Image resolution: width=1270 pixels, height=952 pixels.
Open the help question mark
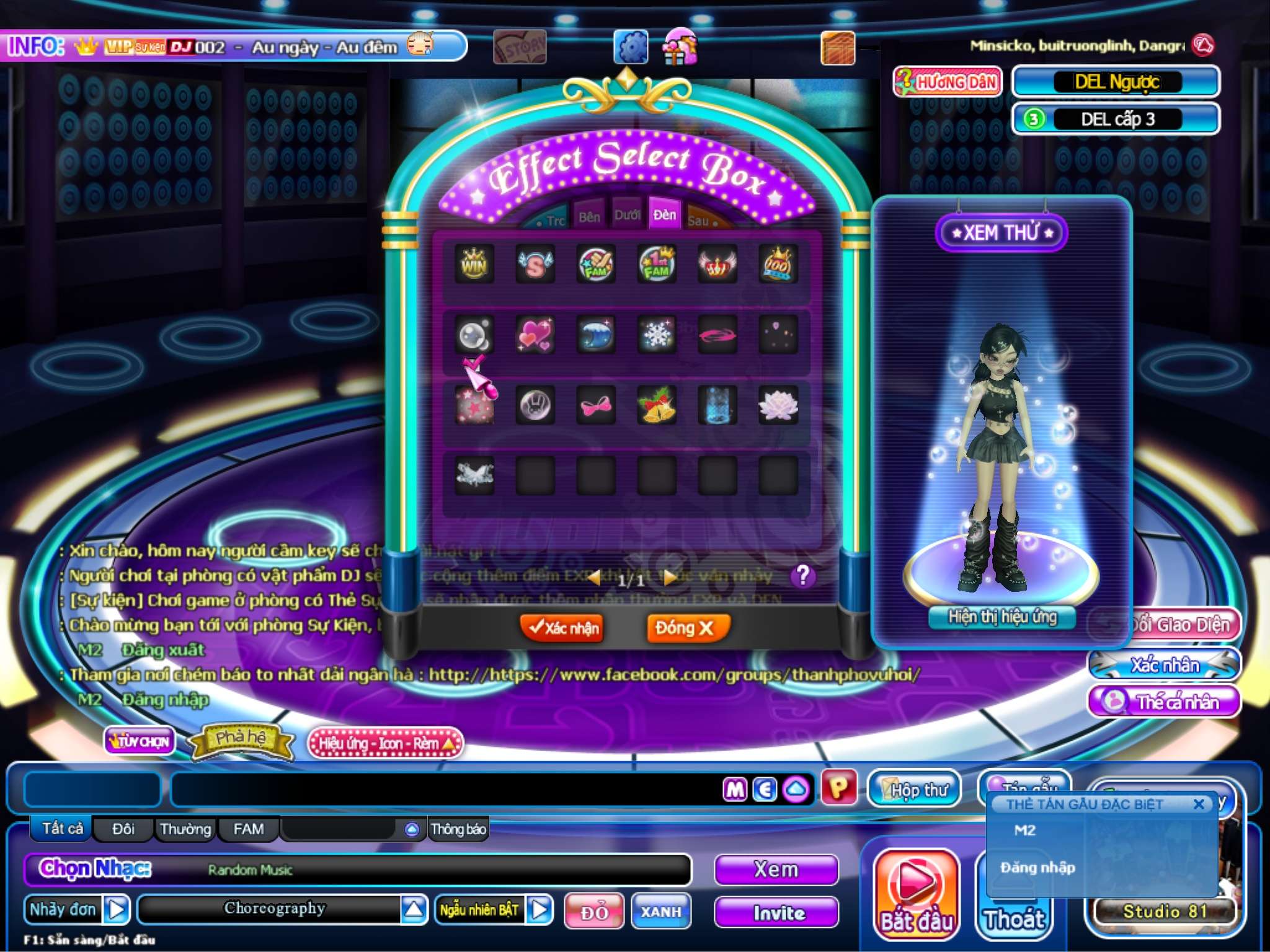coord(802,576)
